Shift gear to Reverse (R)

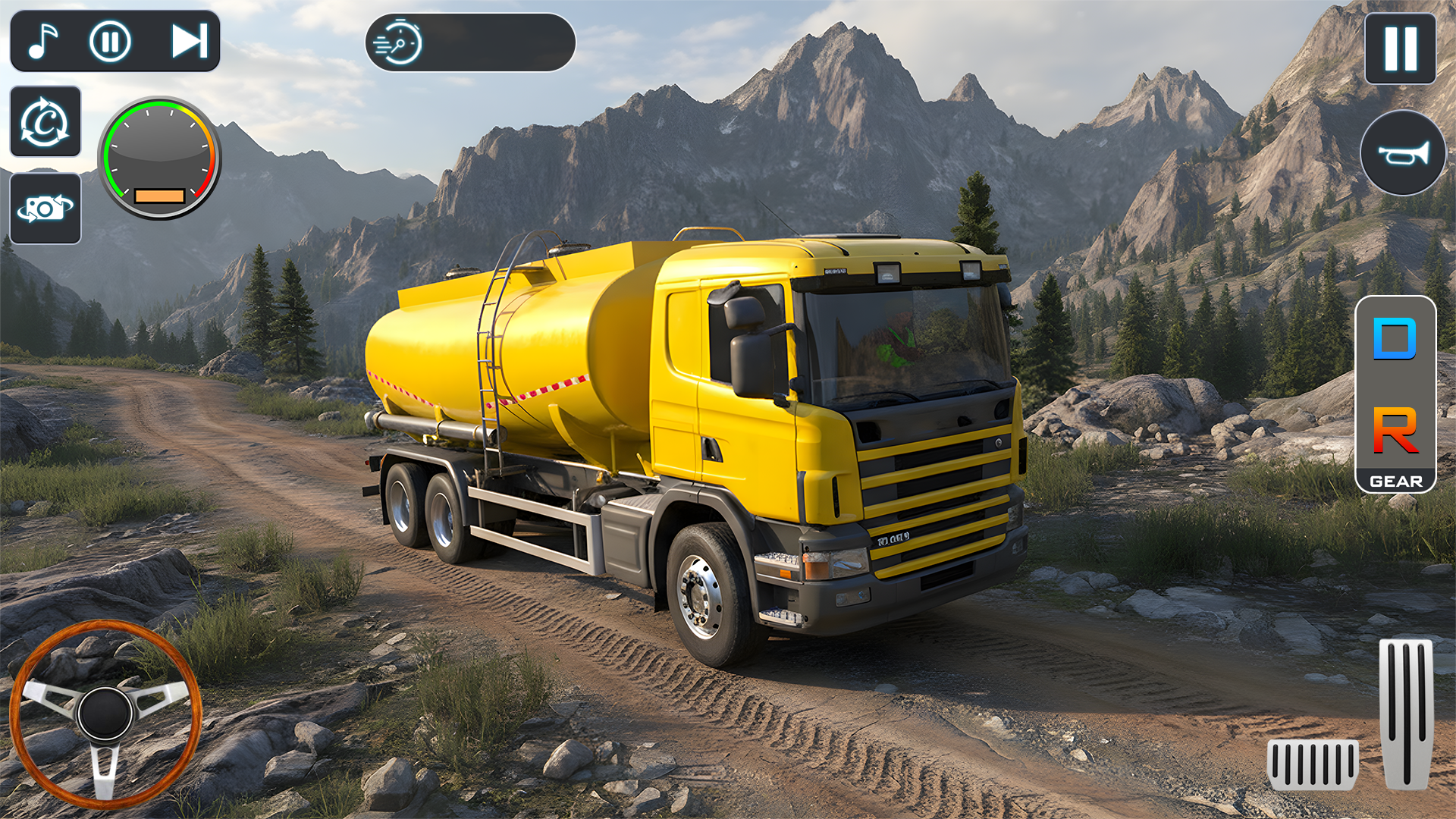(1395, 430)
